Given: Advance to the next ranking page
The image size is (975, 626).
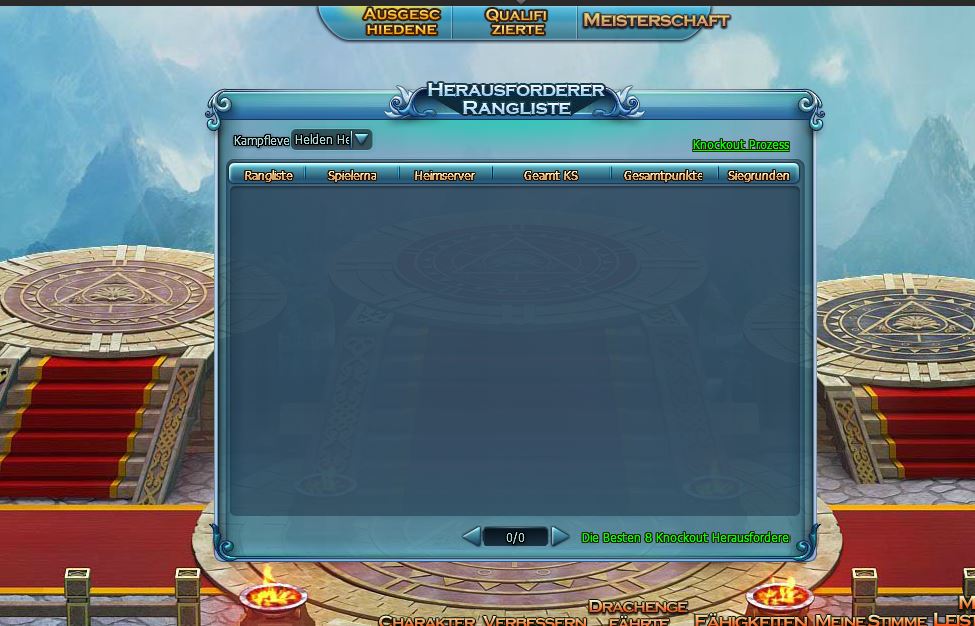Looking at the screenshot, I should tap(560, 537).
